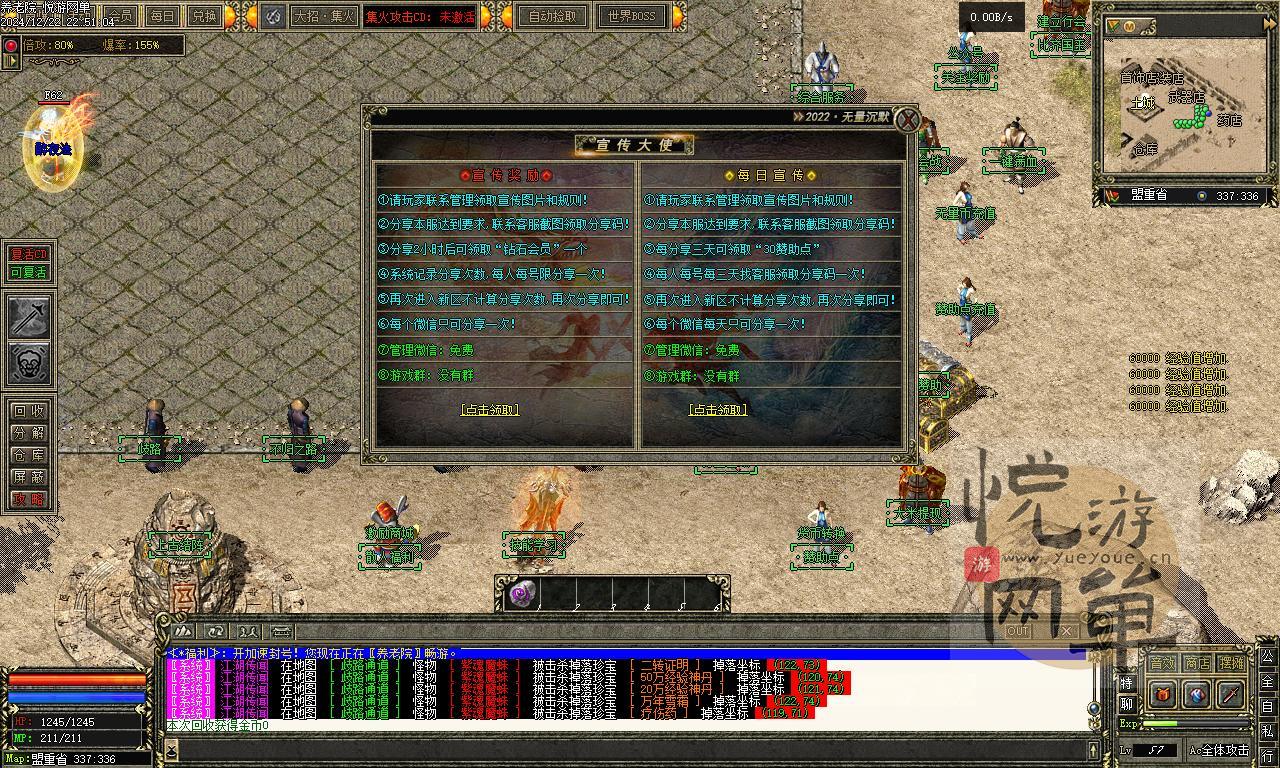Viewport: 1280px width, 768px height.
Task: Open the red 攻略 guide button
Action: pos(28,499)
